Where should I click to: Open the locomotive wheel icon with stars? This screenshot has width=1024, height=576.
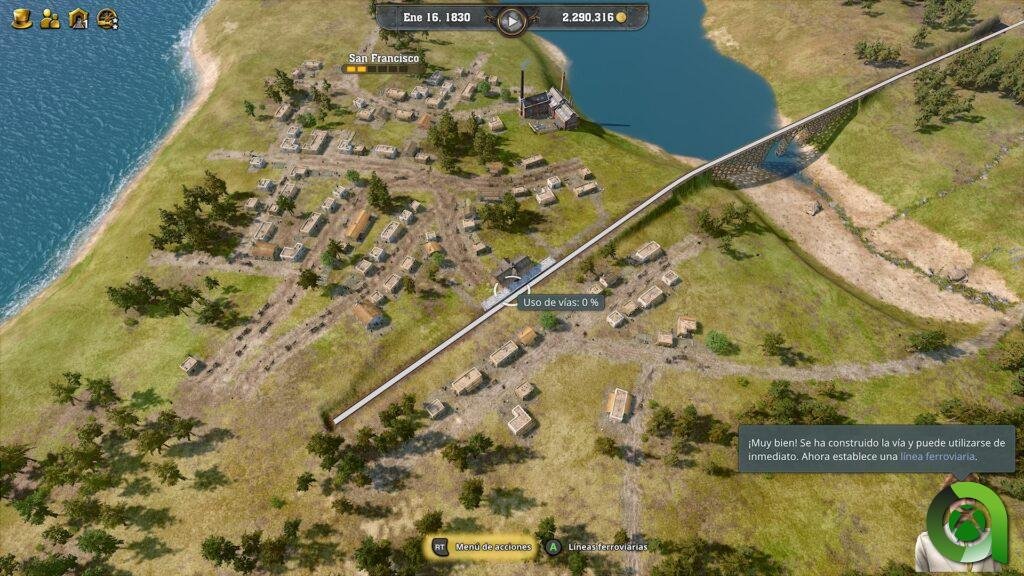[x=107, y=17]
